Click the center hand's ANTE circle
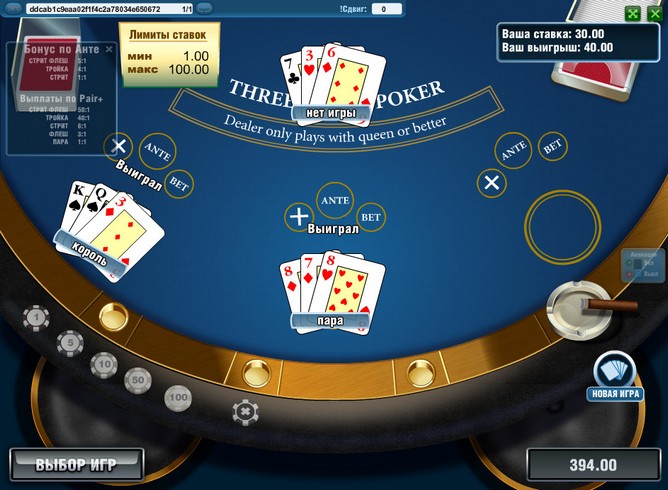Viewport: 668px width, 490px height. pyautogui.click(x=334, y=201)
